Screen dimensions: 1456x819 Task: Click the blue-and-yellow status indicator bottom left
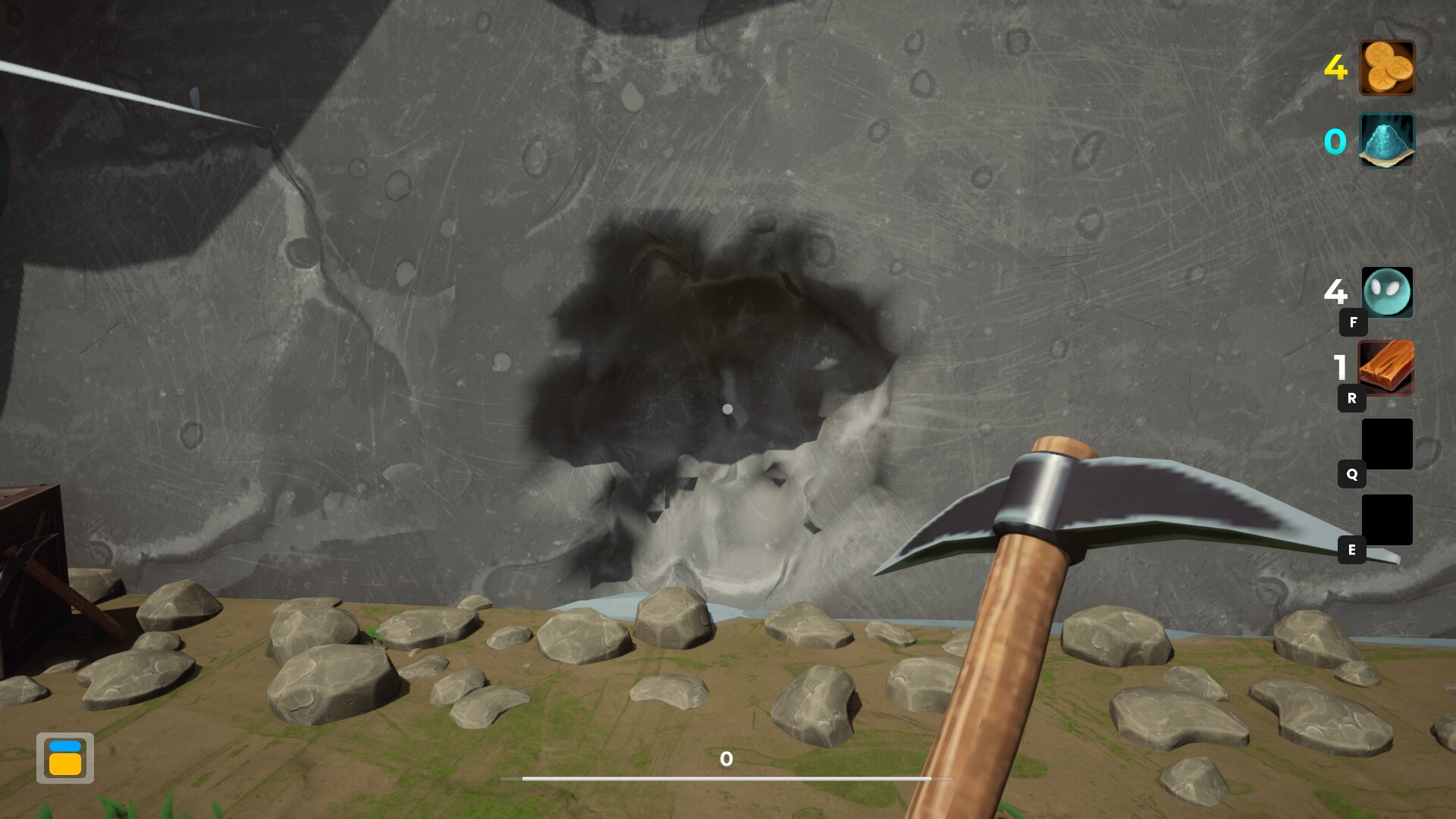coord(67,758)
